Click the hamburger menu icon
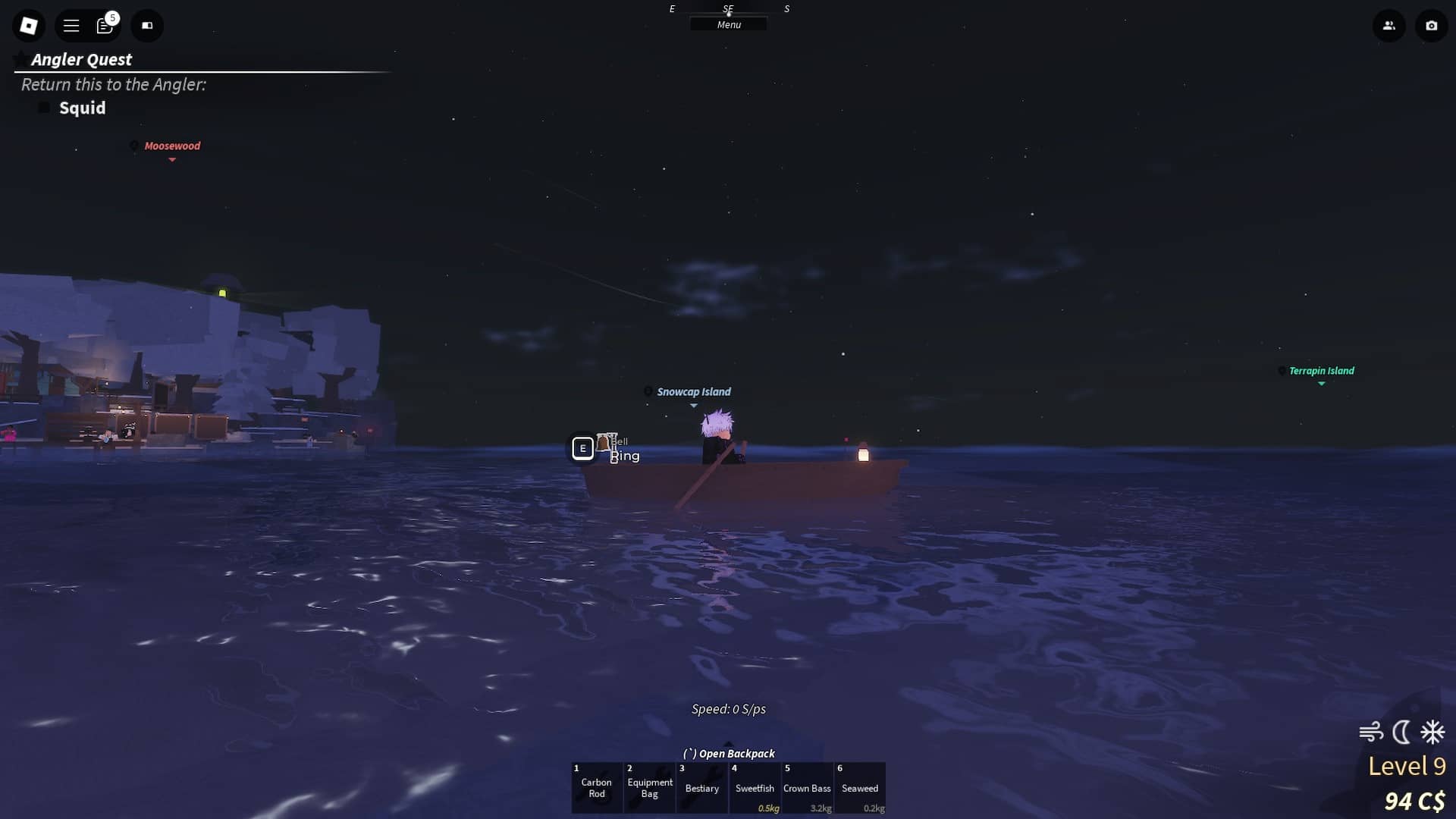Screen dimensions: 1456x819 click(71, 25)
